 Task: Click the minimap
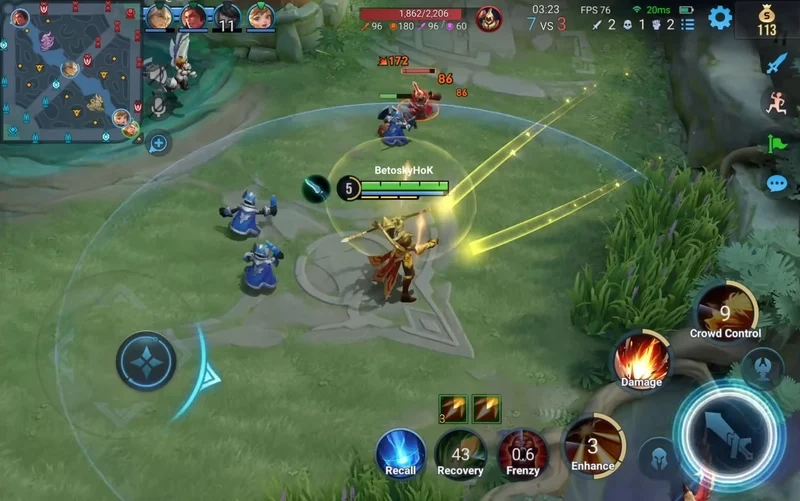[70, 70]
